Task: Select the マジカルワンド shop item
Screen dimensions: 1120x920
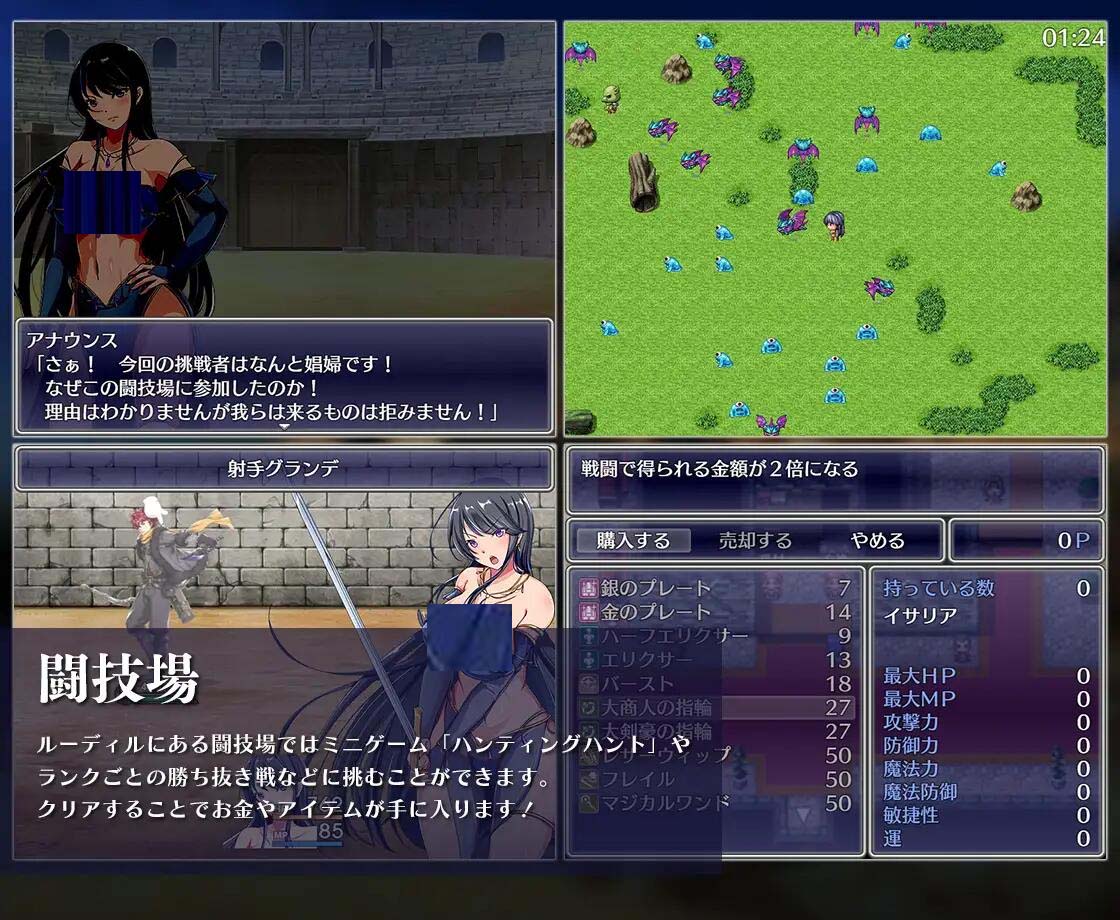Action: pyautogui.click(x=715, y=803)
